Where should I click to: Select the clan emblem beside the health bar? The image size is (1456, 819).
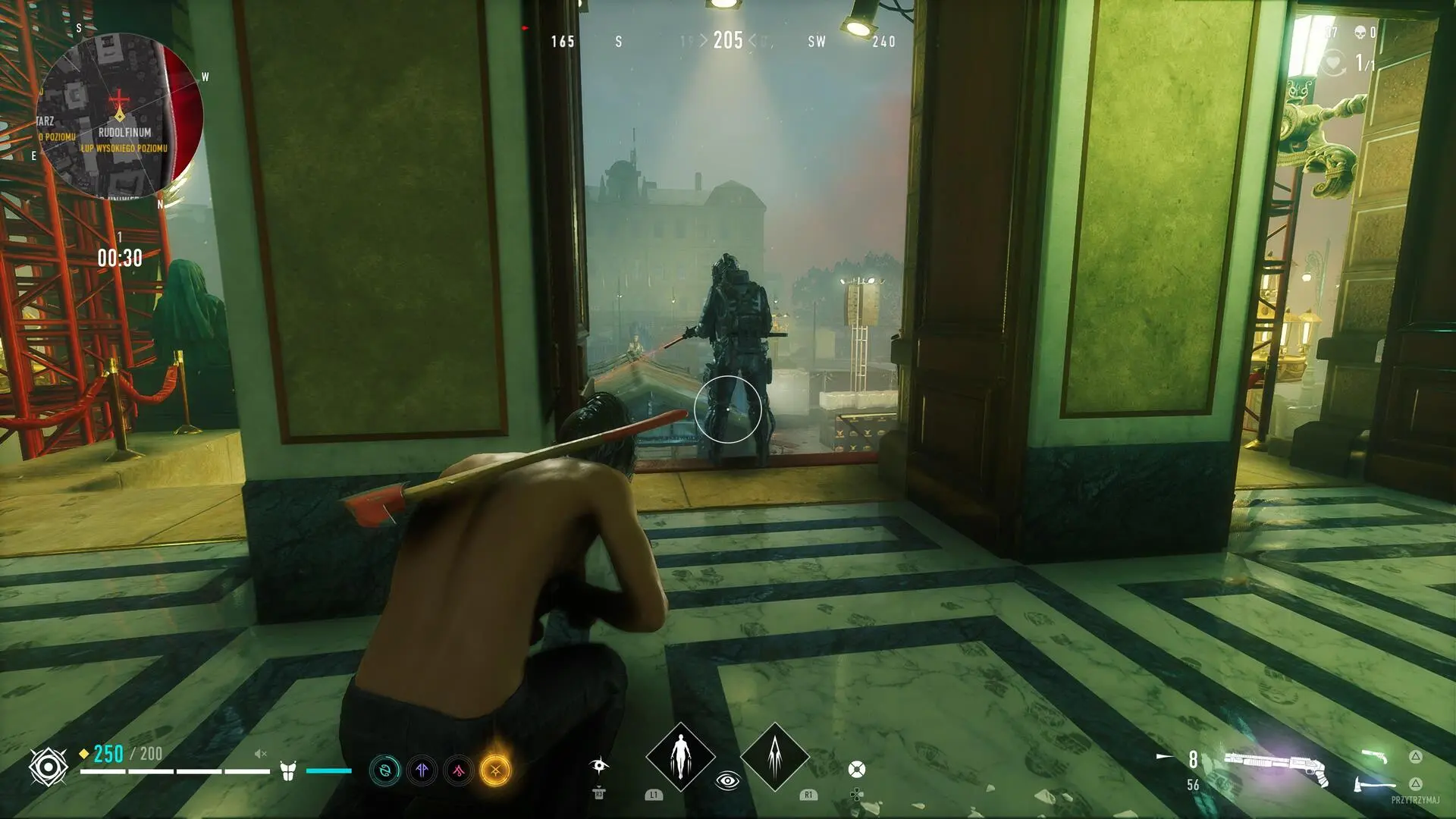pos(48,767)
